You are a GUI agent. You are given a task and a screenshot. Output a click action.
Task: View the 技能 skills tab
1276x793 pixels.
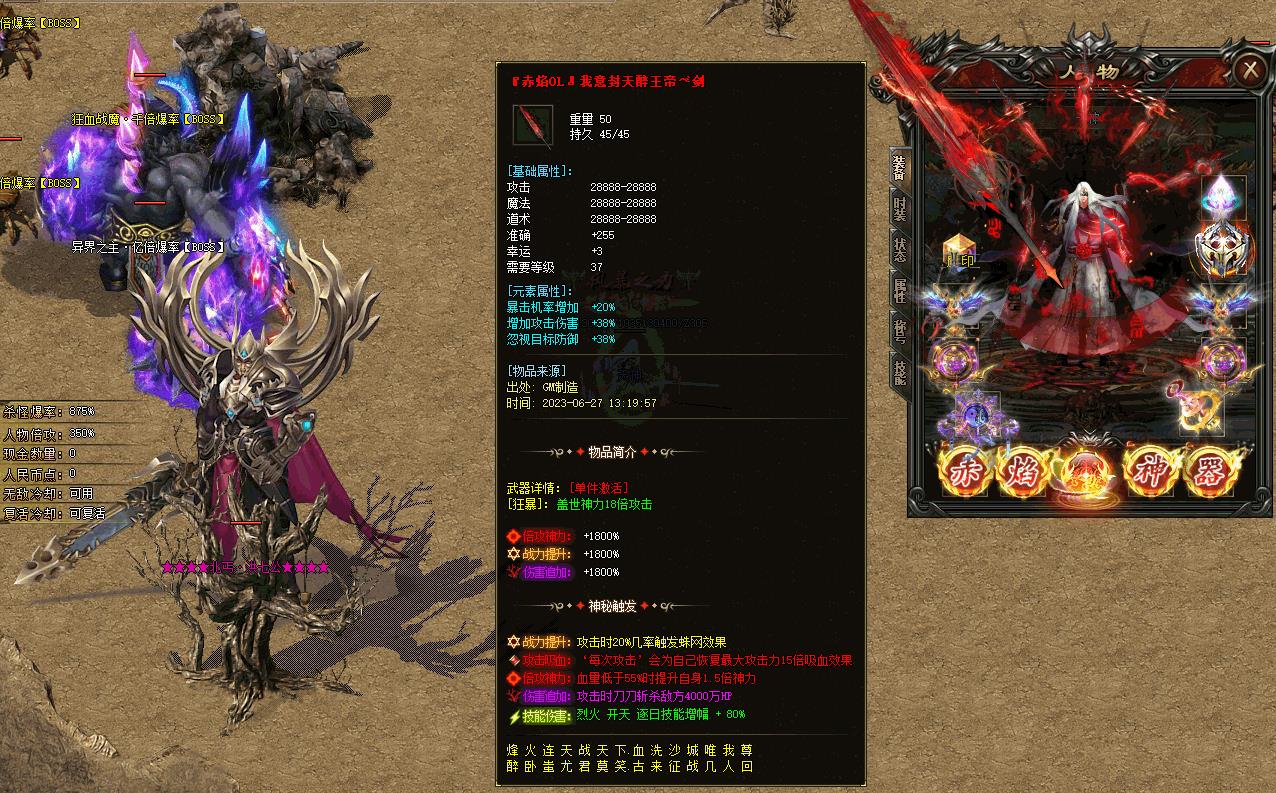(x=899, y=370)
